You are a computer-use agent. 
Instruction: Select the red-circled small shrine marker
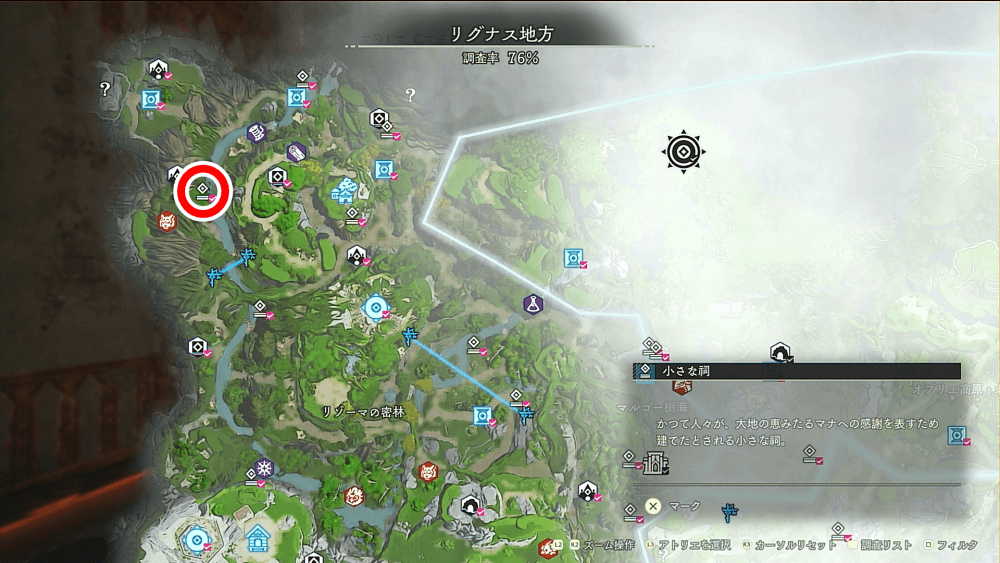pyautogui.click(x=203, y=189)
